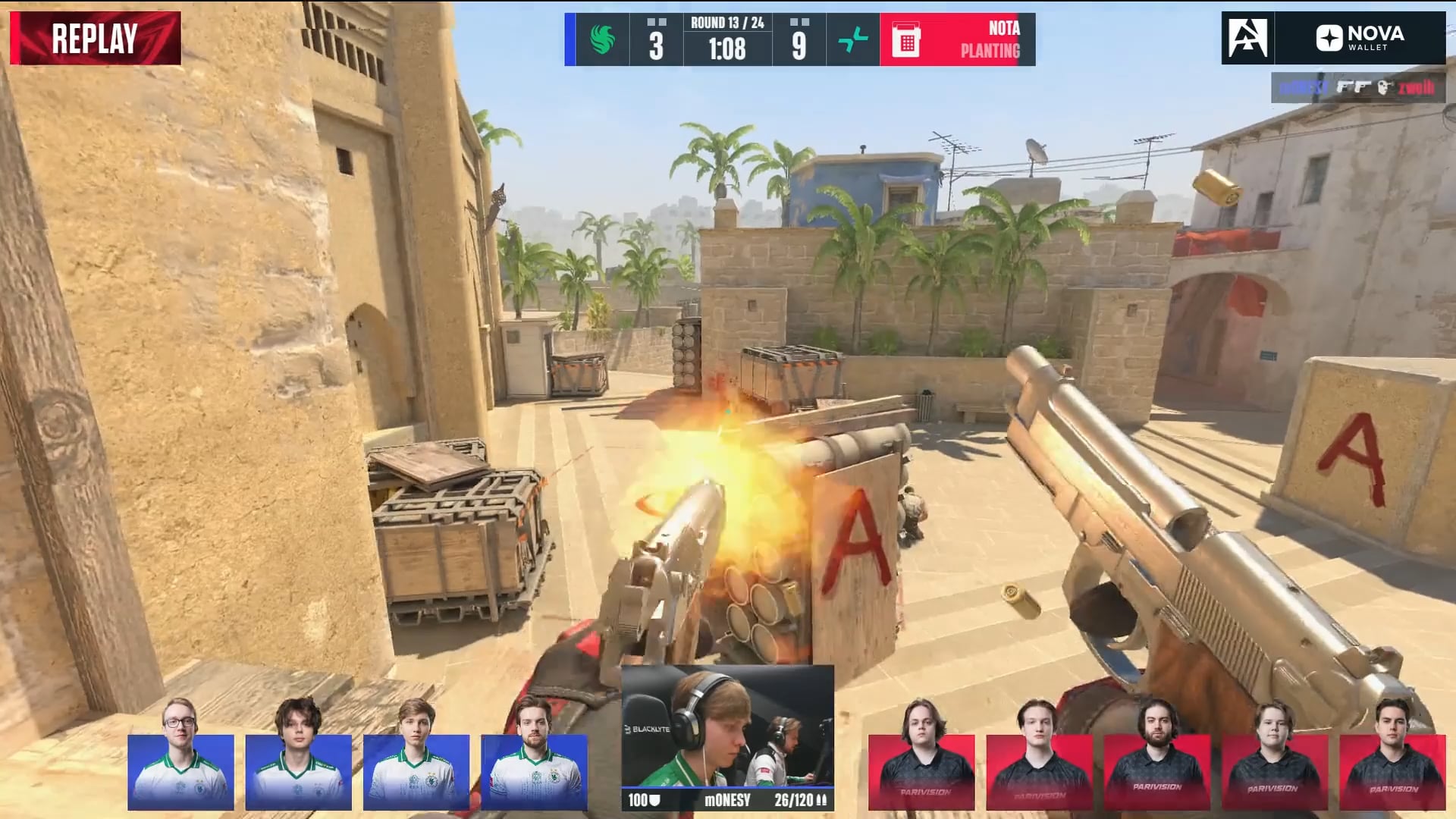
Task: Click the kill feed entry
Action: 1357,88
